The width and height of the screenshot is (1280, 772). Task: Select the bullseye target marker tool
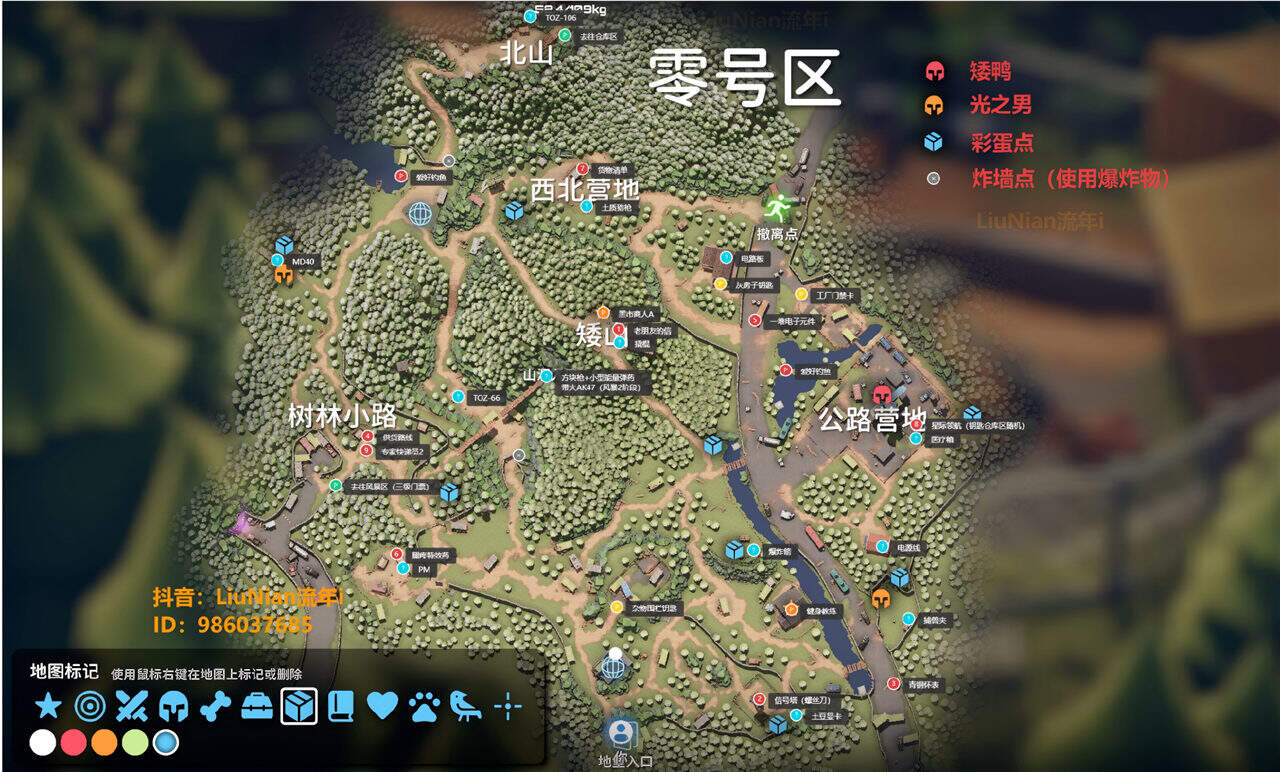click(x=88, y=706)
